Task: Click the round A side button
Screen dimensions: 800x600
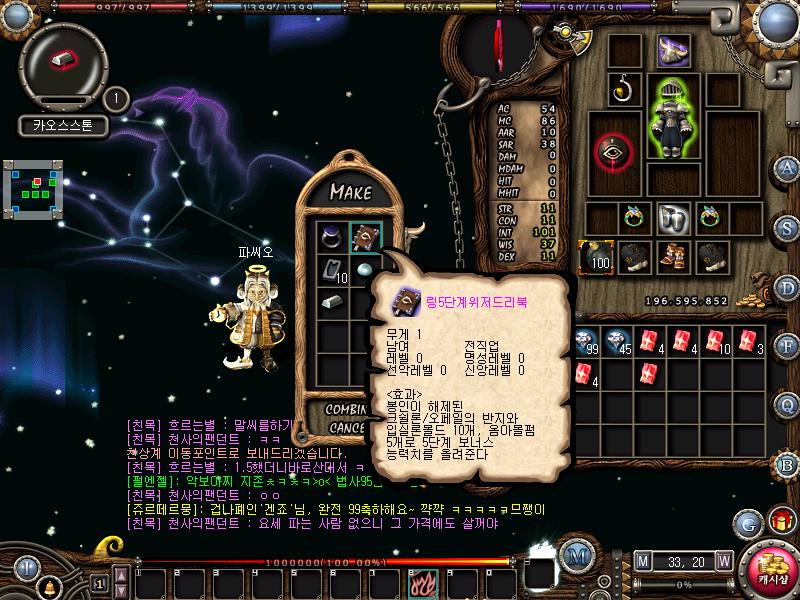Action: point(789,168)
